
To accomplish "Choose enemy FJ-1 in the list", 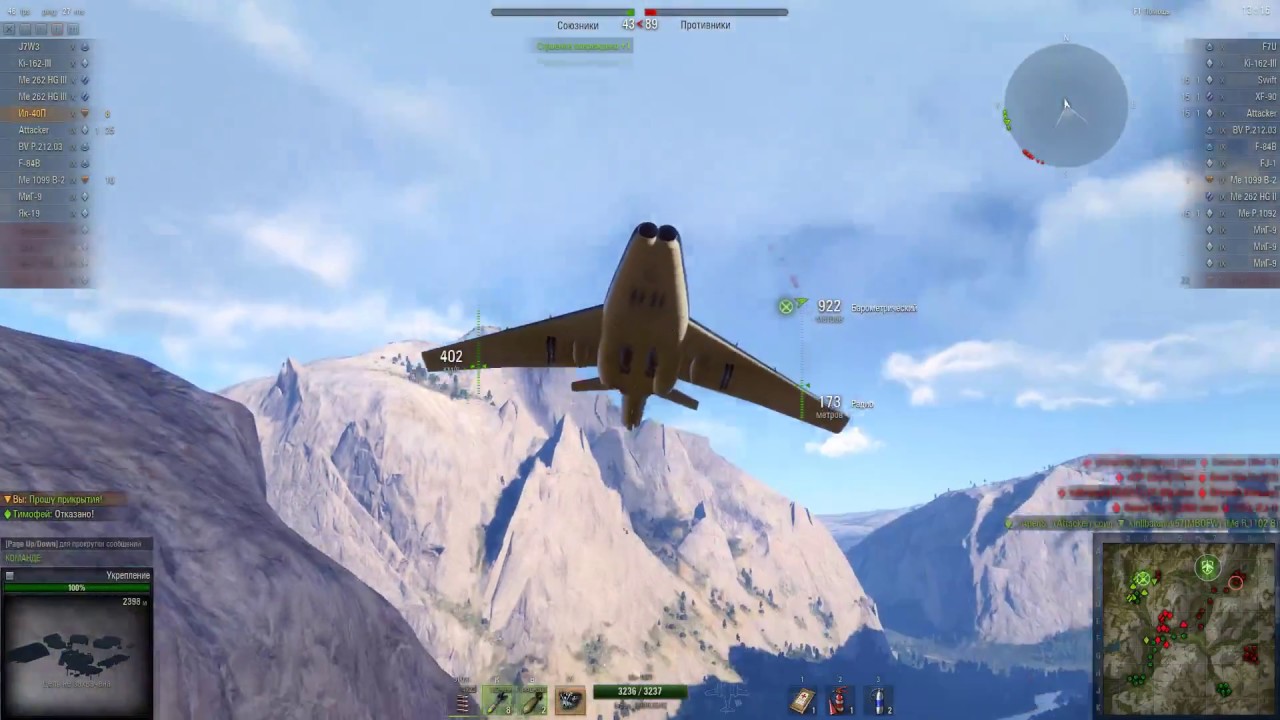I will point(1267,163).
